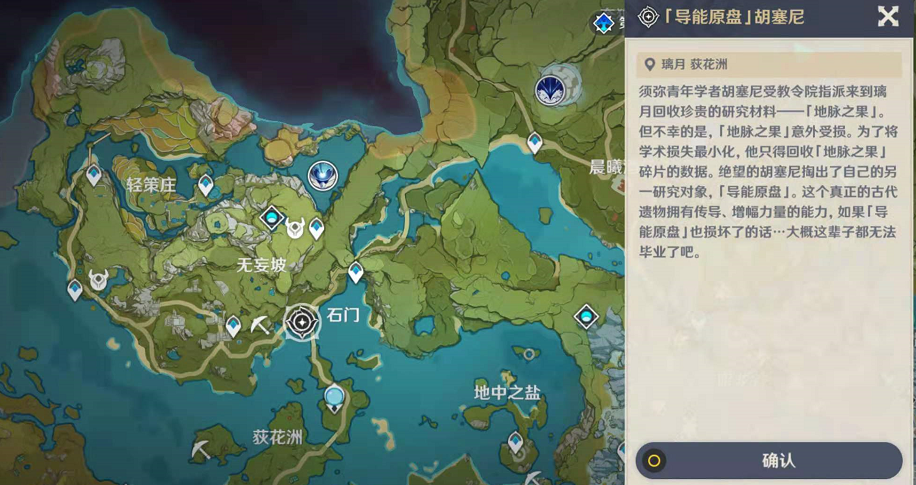Select the pickaxe marker left of 荻花洲
The height and width of the screenshot is (485, 916).
coord(202,449)
